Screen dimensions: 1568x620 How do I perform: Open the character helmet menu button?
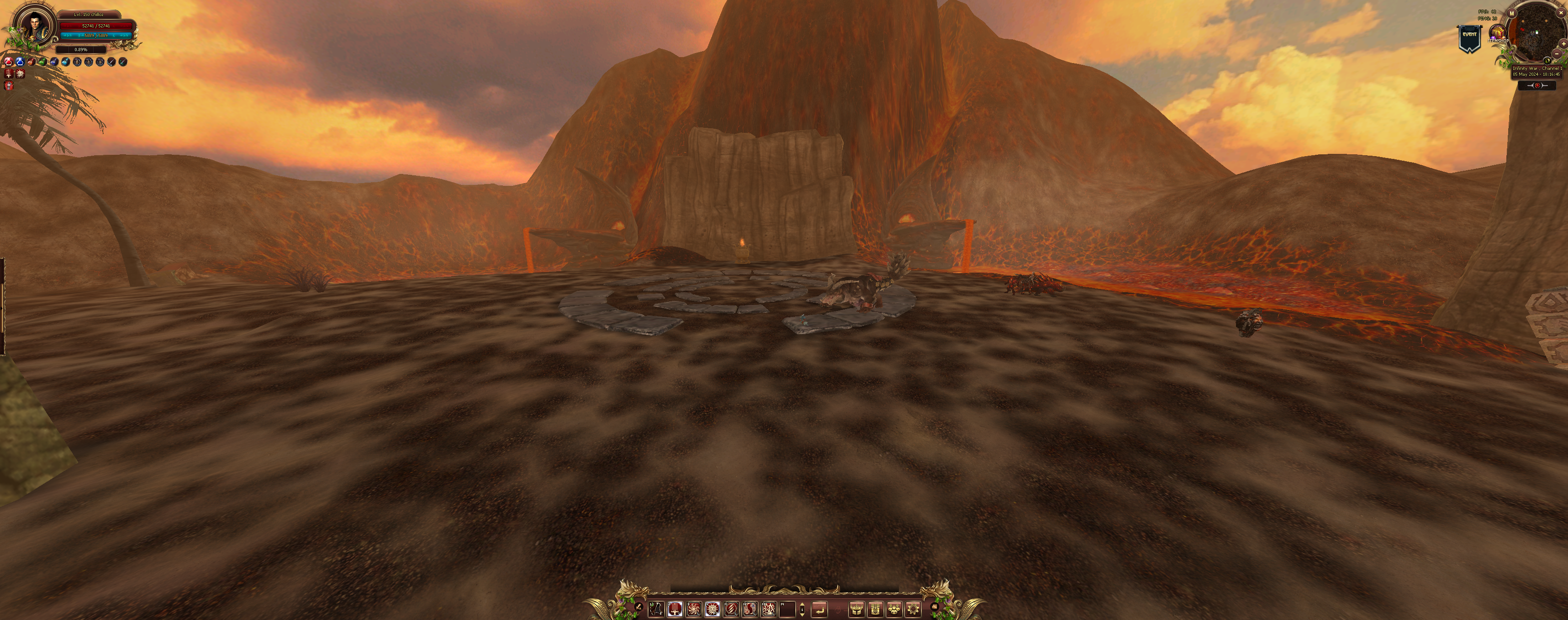[x=856, y=609]
